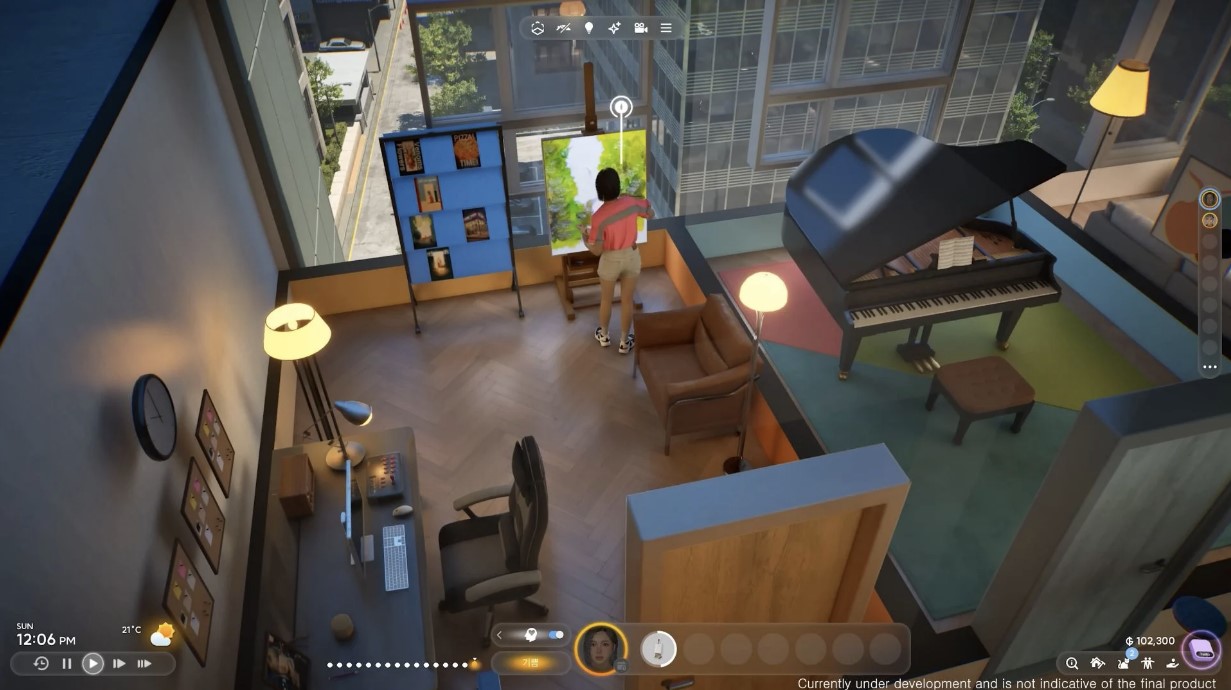Open the magnifier search tool
Image resolution: width=1231 pixels, height=690 pixels.
[1072, 662]
